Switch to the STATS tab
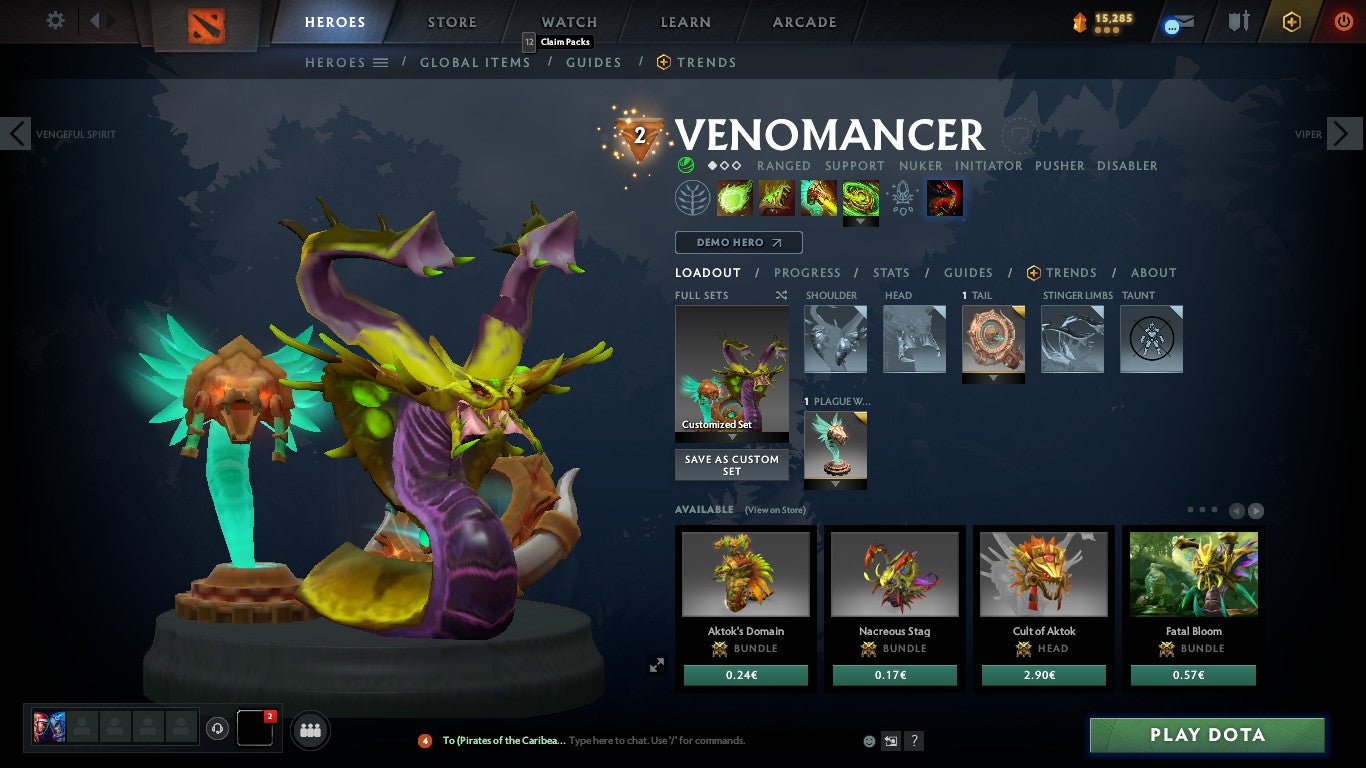This screenshot has width=1366, height=768. (890, 272)
